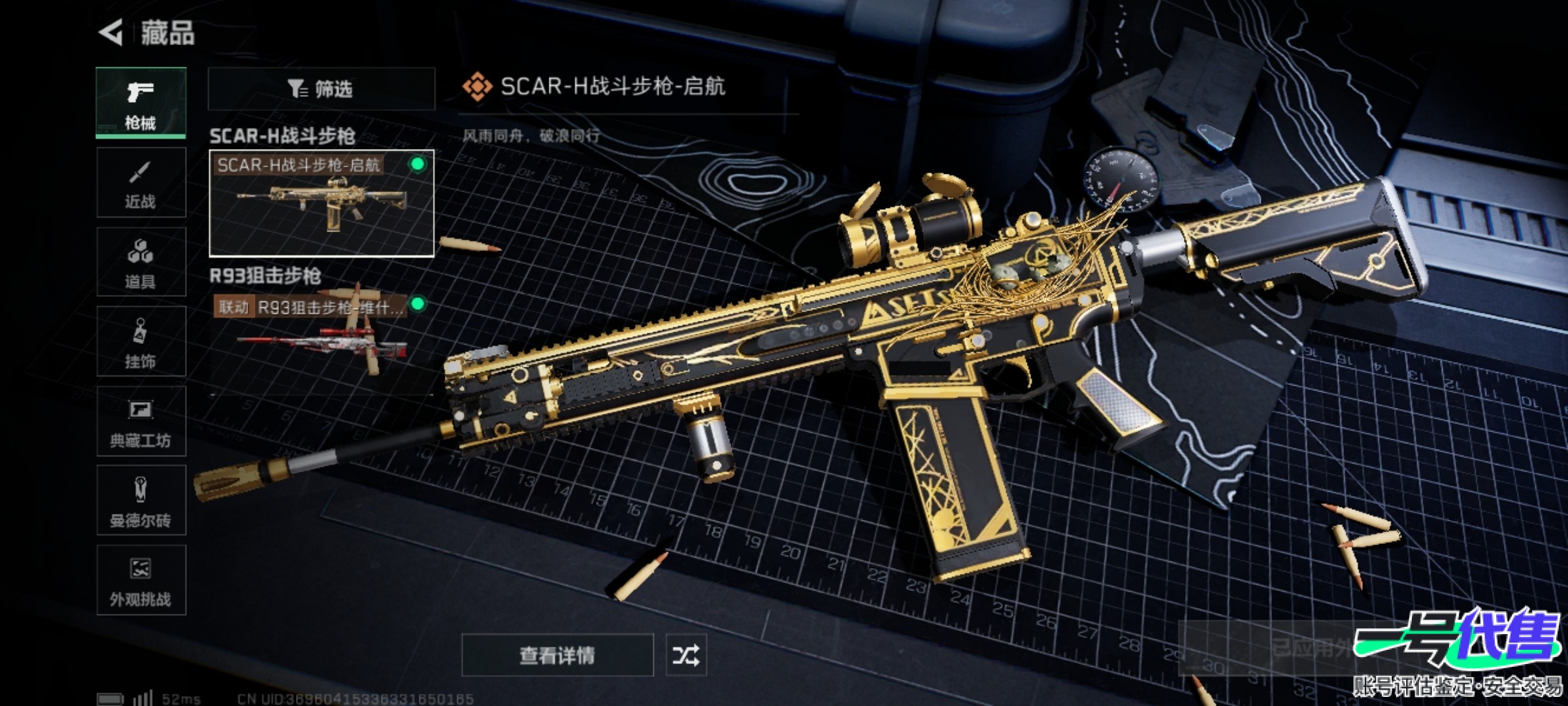Click the 查看详情 view details button
Viewport: 1568px width, 706px height.
(x=557, y=655)
